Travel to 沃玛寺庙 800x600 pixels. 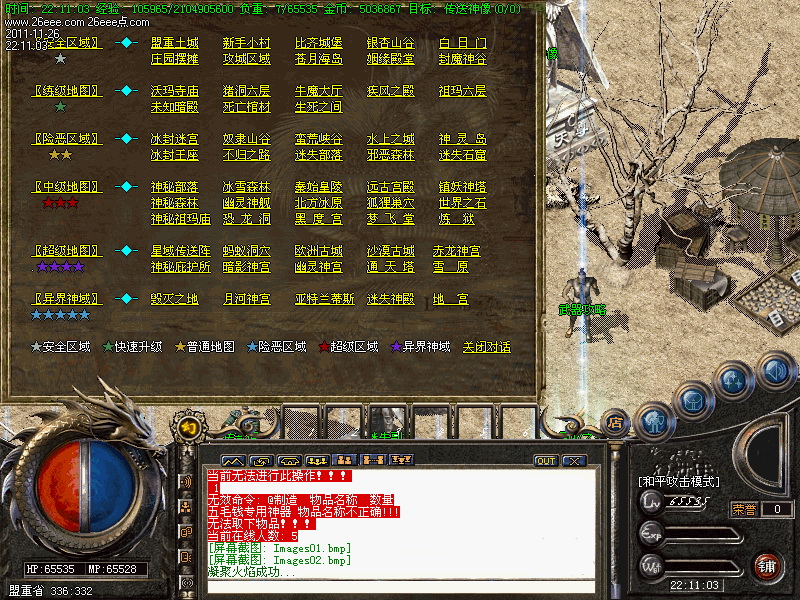[x=174, y=91]
